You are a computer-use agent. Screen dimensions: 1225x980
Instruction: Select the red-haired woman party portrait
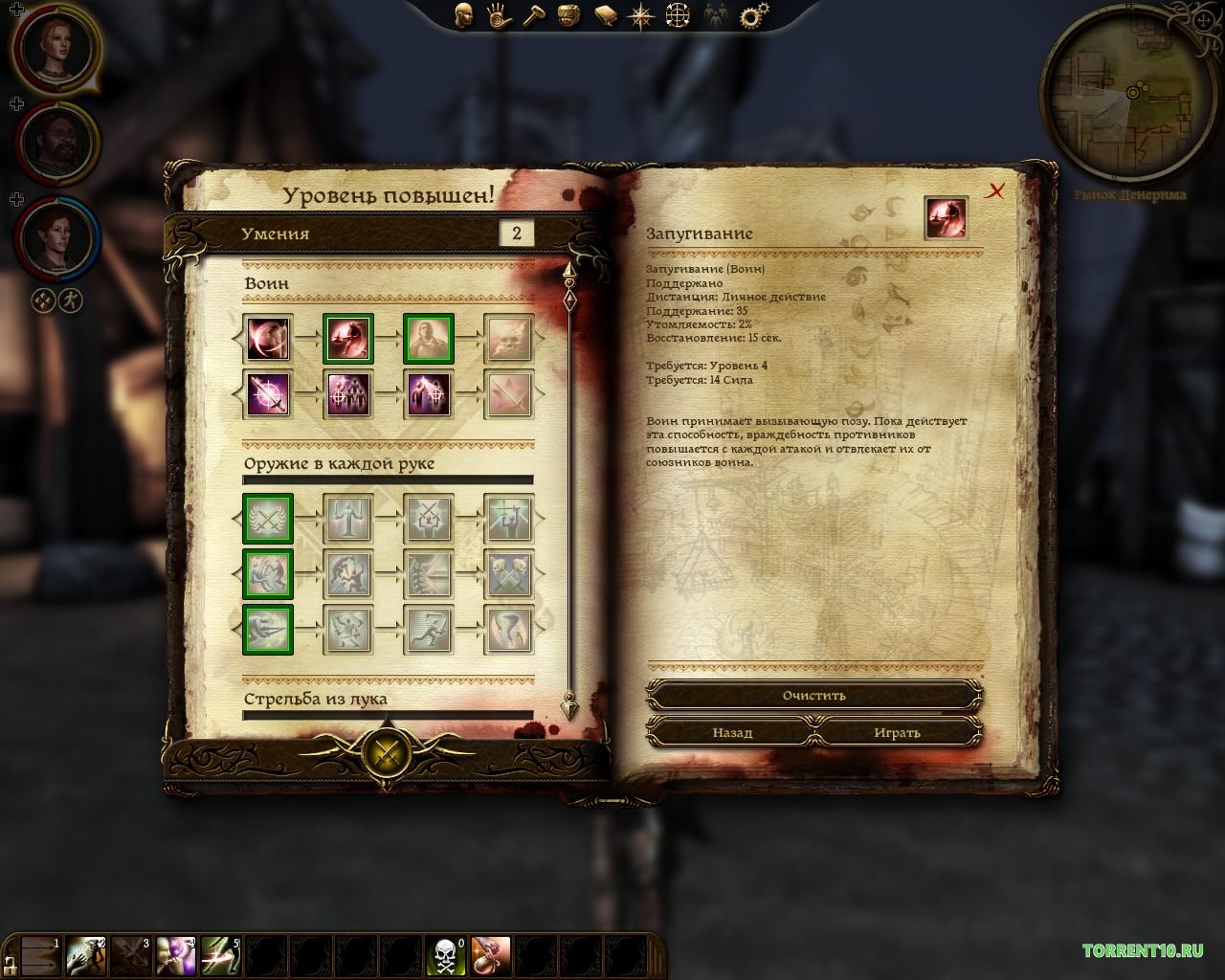tap(55, 49)
